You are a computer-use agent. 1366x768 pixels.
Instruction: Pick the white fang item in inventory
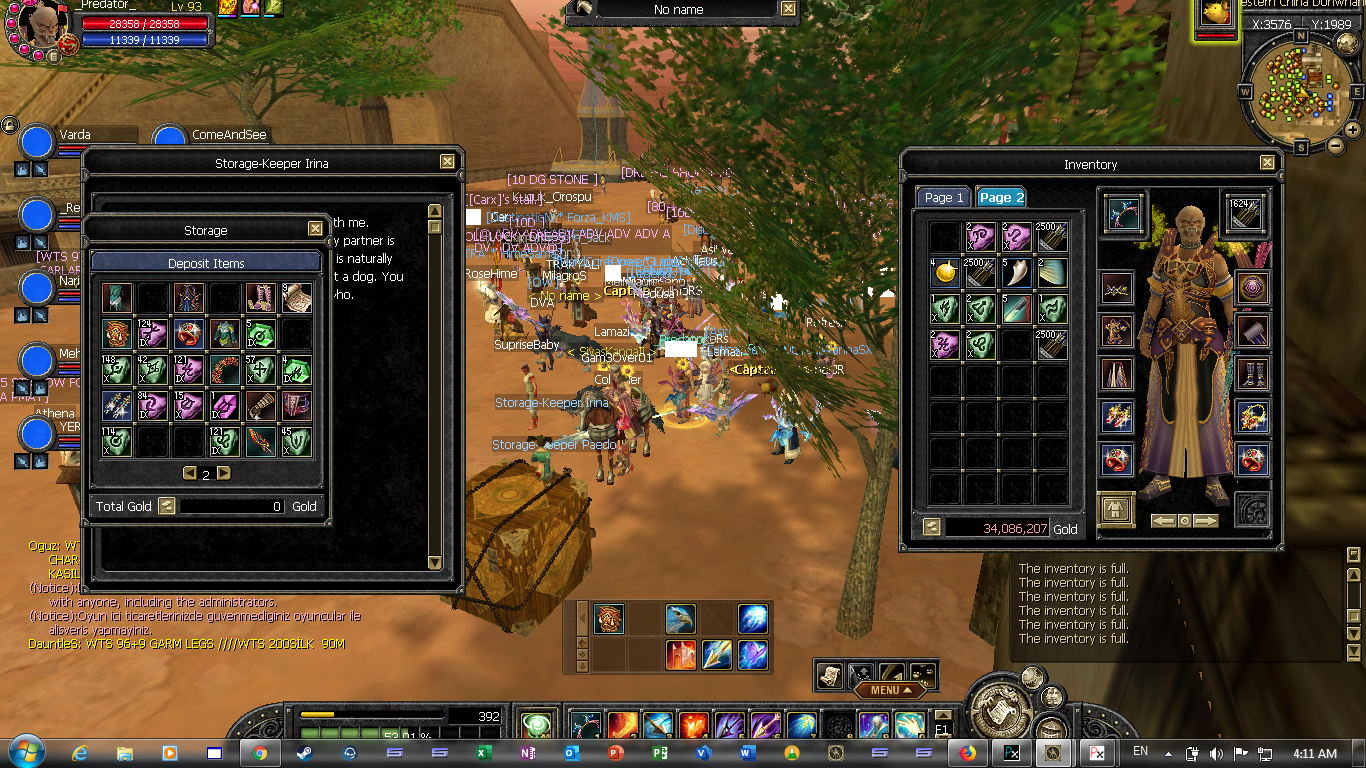point(1016,272)
